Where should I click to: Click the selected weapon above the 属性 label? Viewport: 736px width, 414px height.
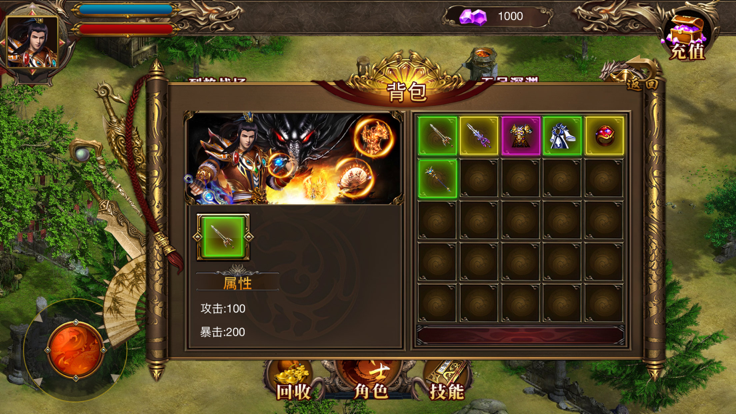click(x=223, y=237)
